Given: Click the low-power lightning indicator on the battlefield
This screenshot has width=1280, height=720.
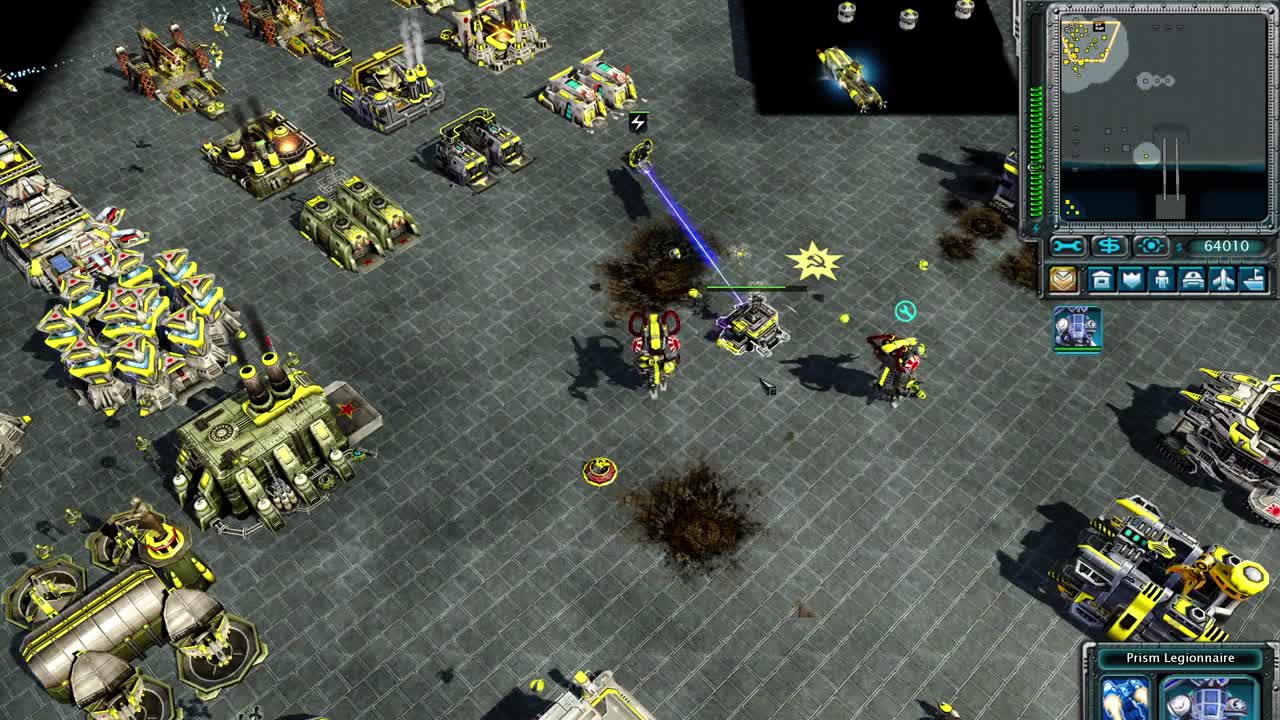Looking at the screenshot, I should tap(637, 121).
